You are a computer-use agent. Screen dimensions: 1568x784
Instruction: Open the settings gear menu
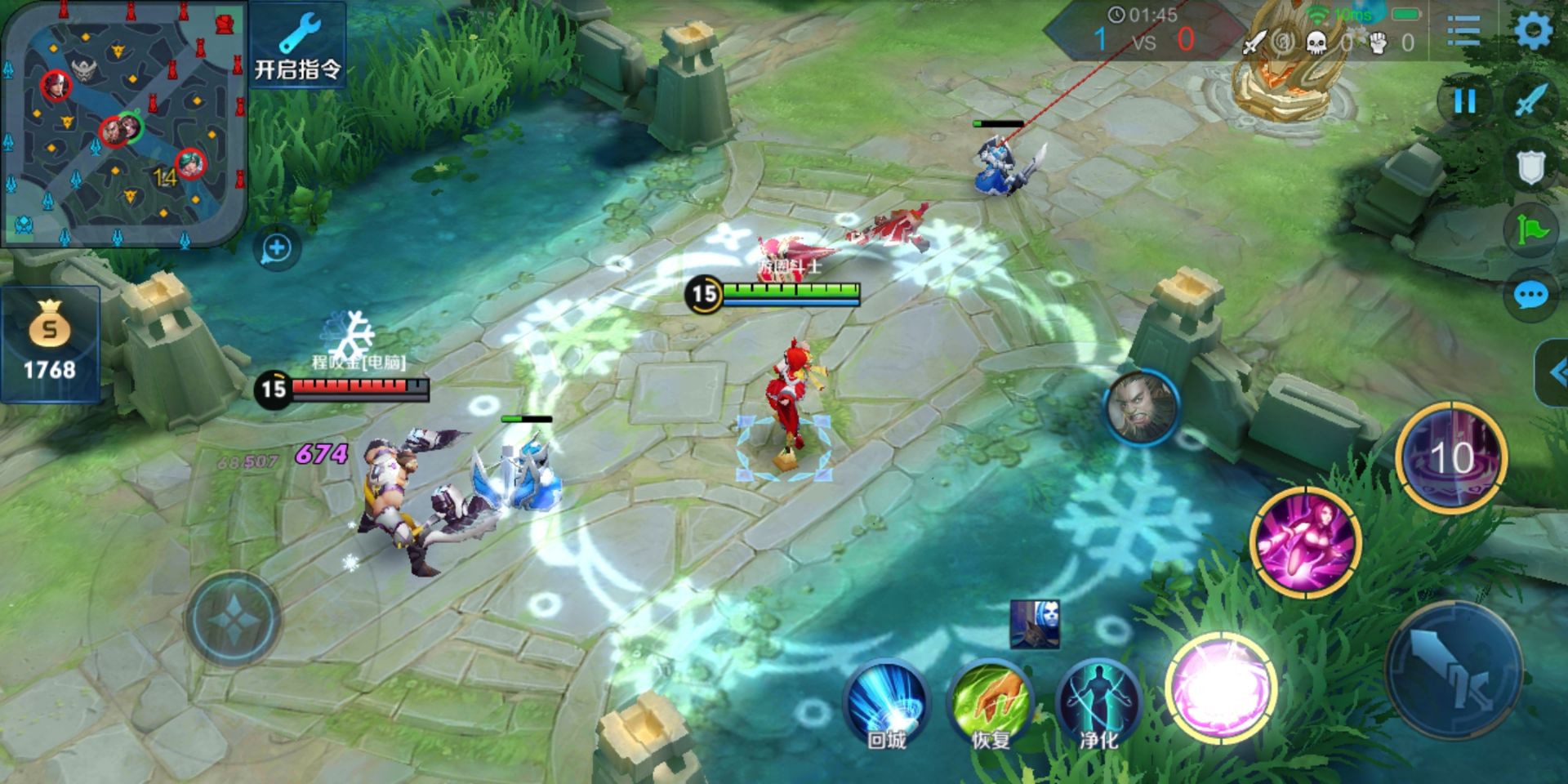(1533, 31)
